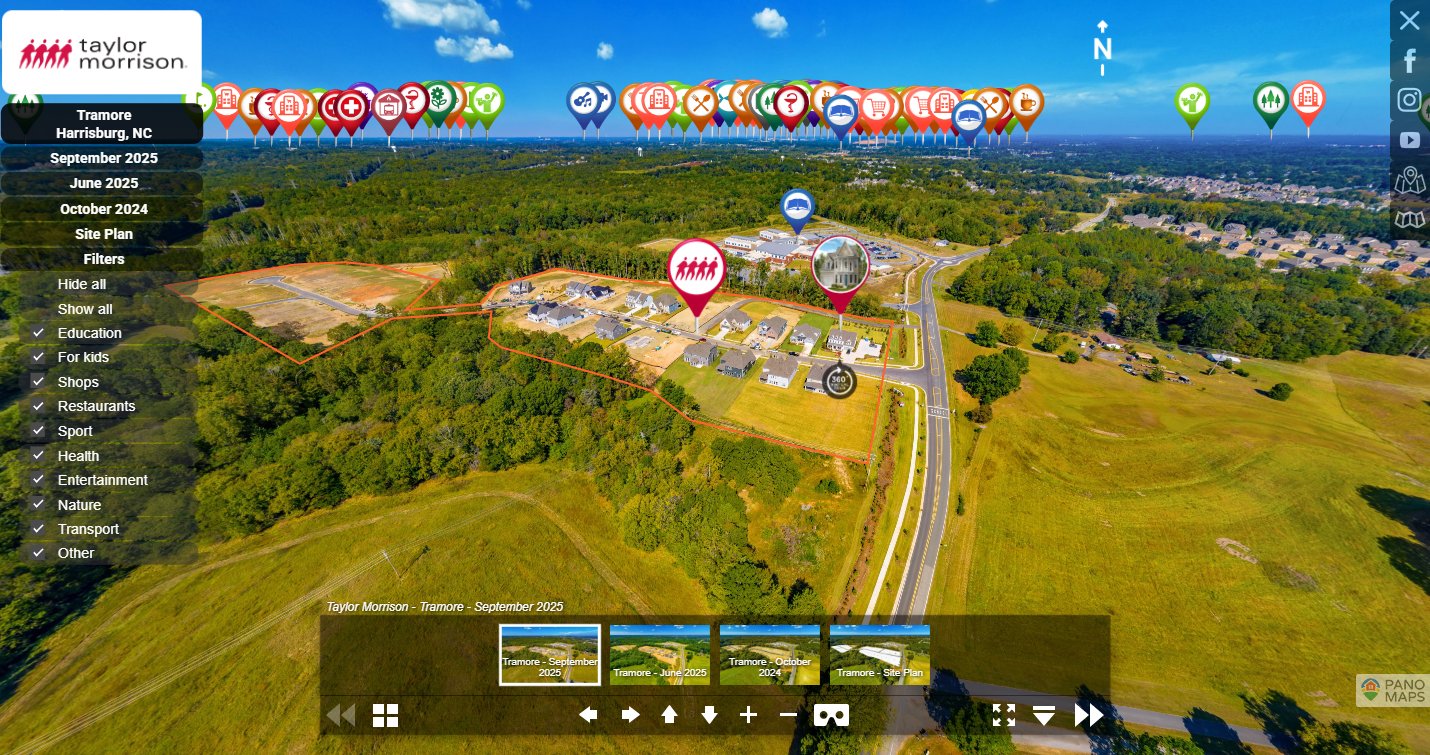The image size is (1430, 755).
Task: Uncheck the Restaurants filter
Action: click(x=39, y=406)
